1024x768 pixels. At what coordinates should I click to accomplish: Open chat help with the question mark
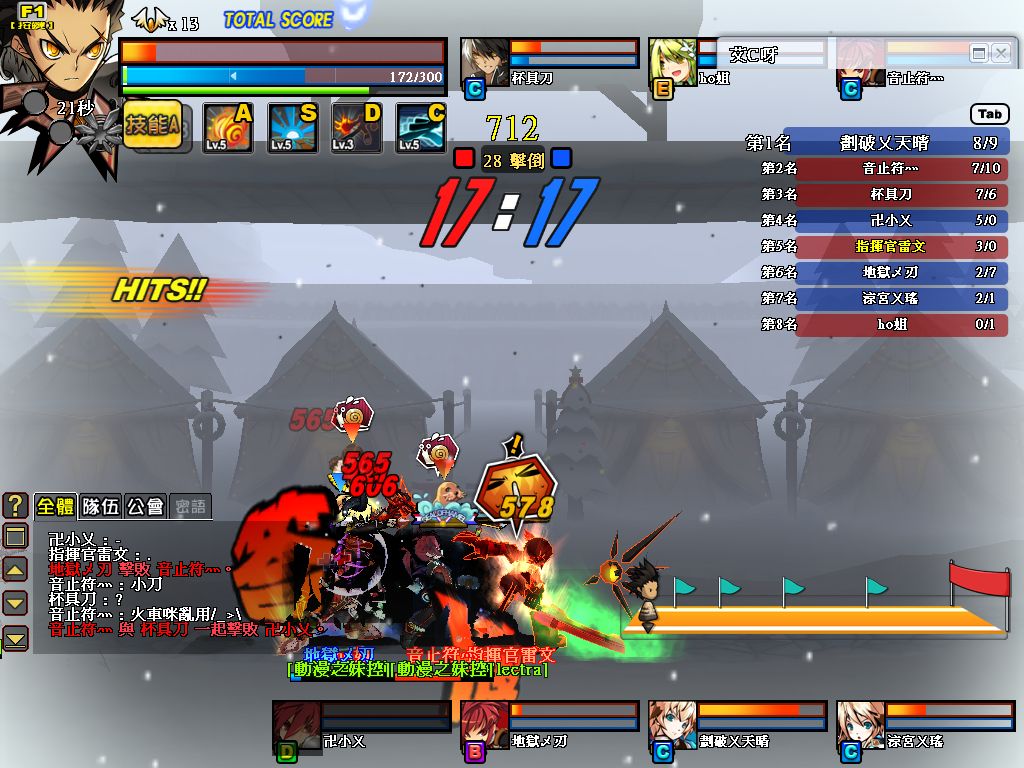pyautogui.click(x=15, y=505)
